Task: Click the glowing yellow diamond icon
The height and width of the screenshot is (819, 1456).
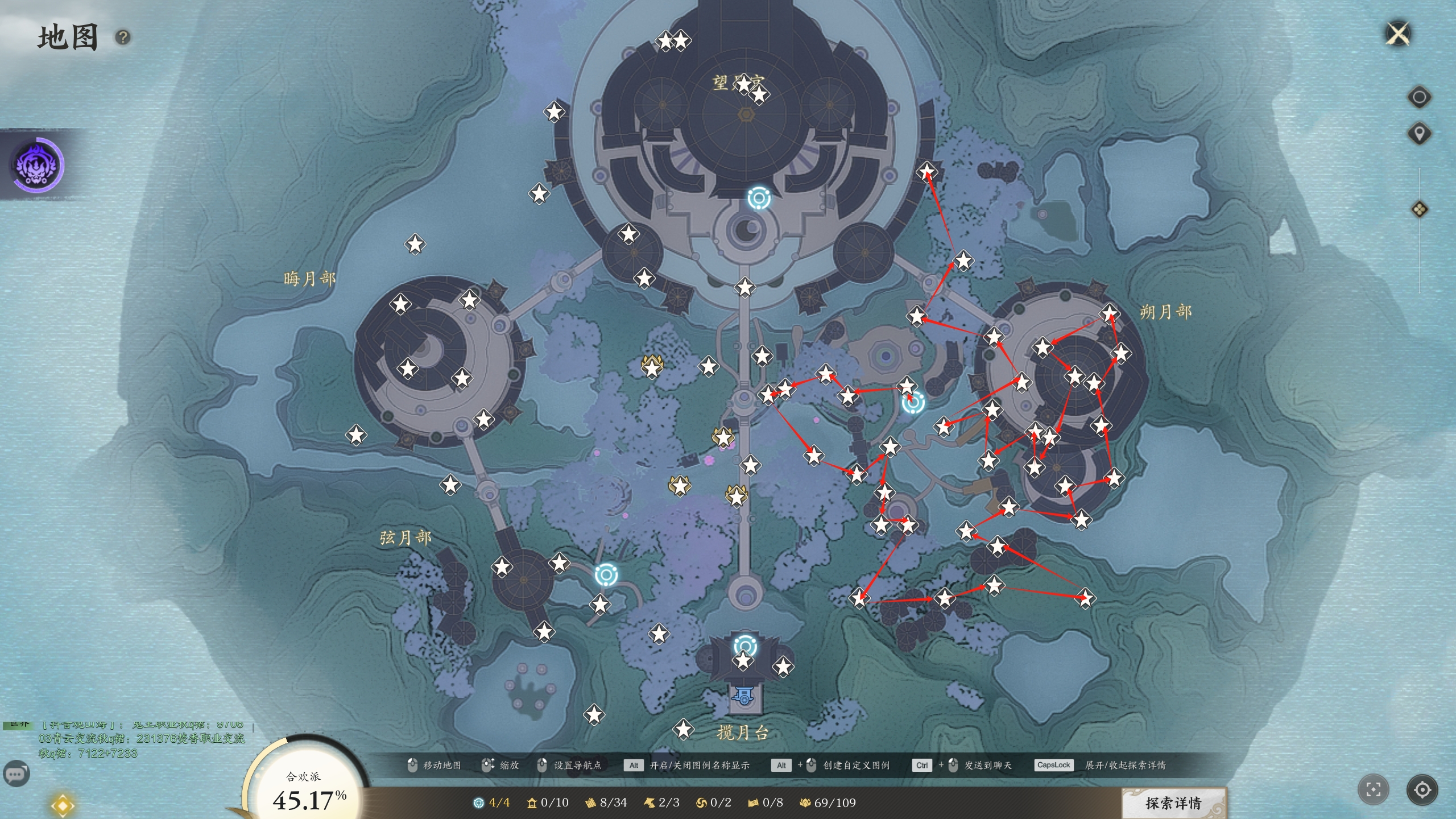Action: tap(62, 805)
